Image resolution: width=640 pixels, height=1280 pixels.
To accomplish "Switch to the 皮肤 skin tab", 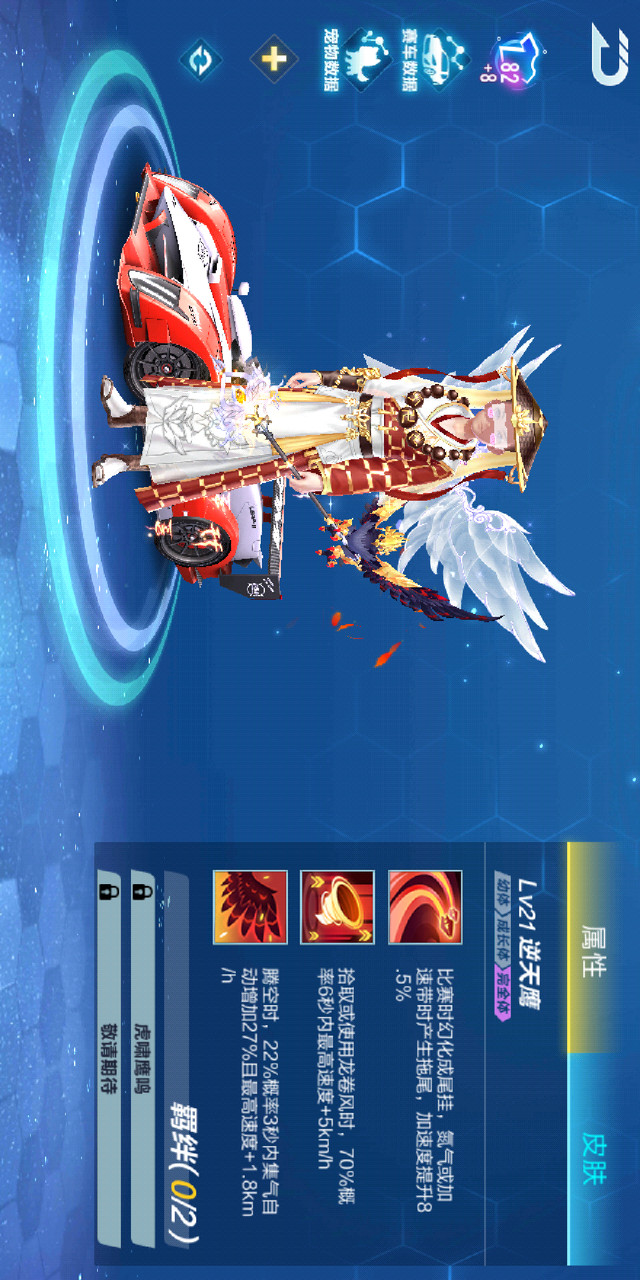I will [593, 1158].
